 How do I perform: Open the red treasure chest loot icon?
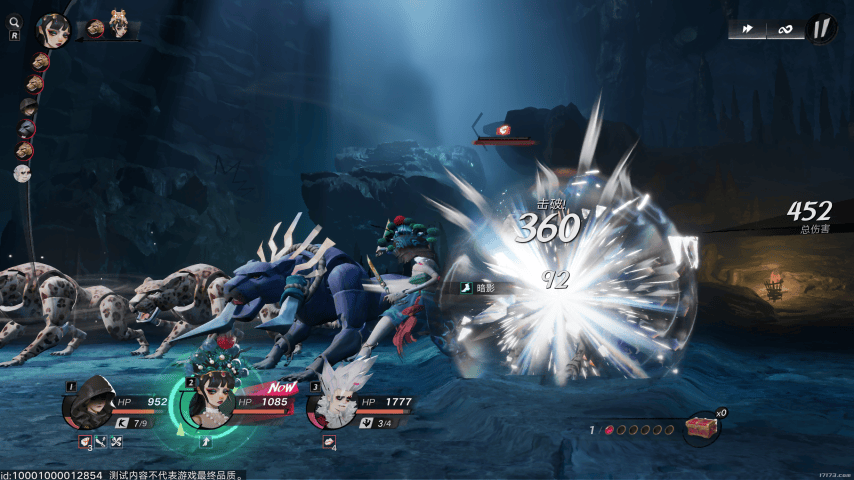[x=702, y=428]
